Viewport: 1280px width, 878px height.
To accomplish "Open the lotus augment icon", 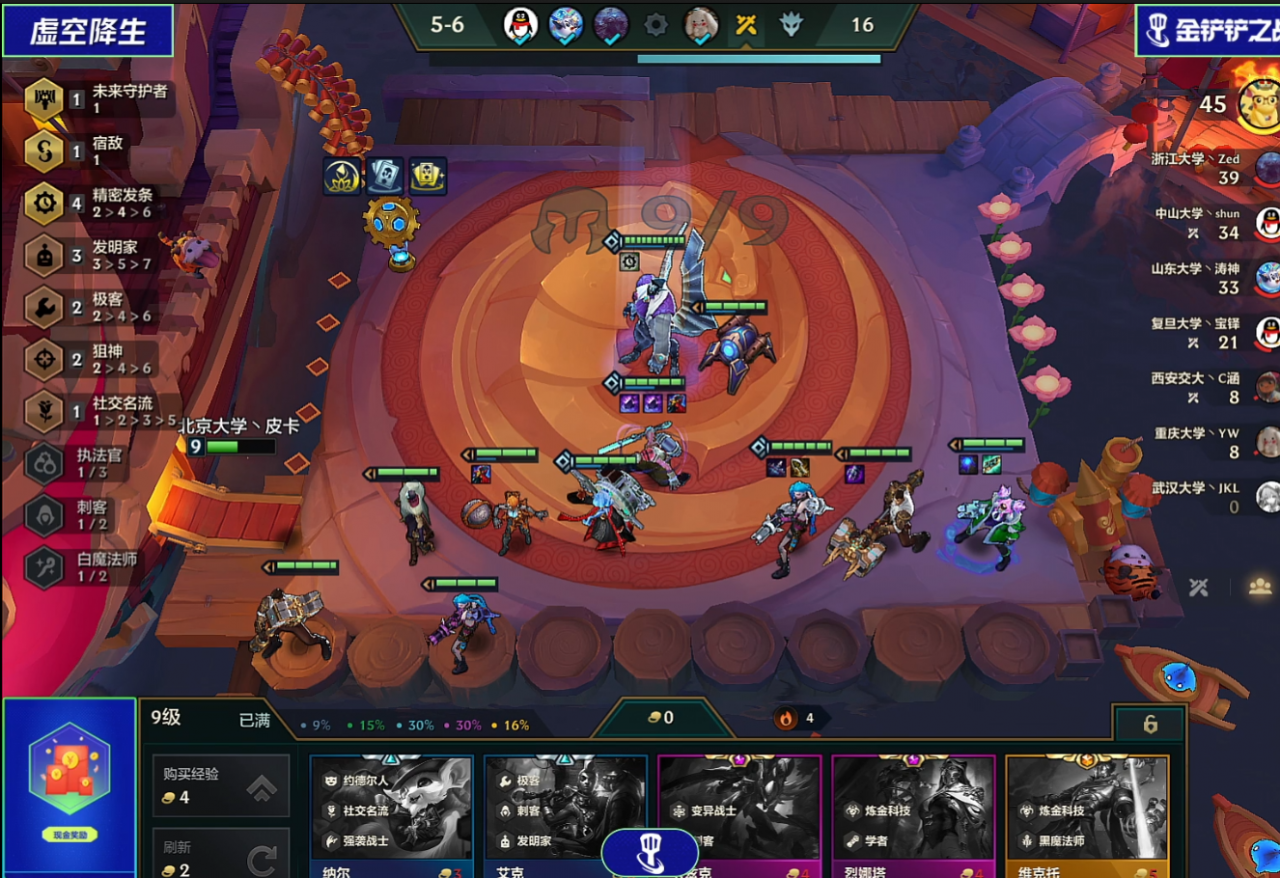I will click(x=342, y=176).
